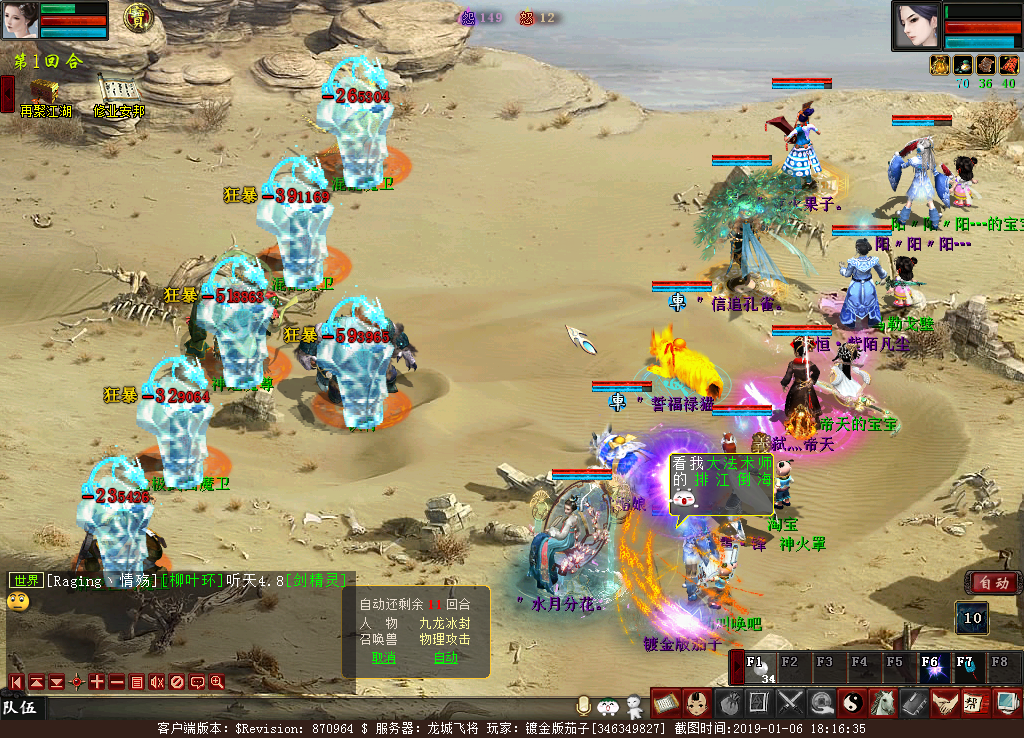Open the crossed swords combat menu
Viewport: 1024px width, 738px height.
click(x=791, y=703)
